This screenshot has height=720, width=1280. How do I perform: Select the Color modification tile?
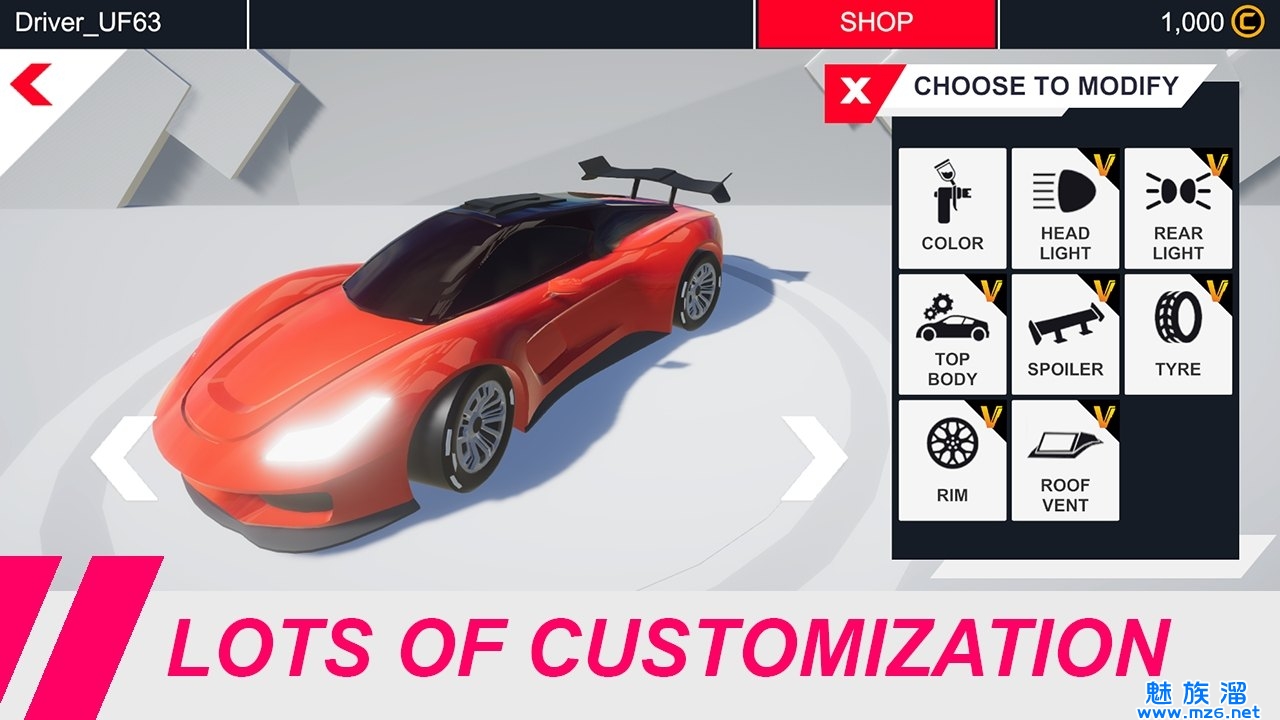(952, 208)
